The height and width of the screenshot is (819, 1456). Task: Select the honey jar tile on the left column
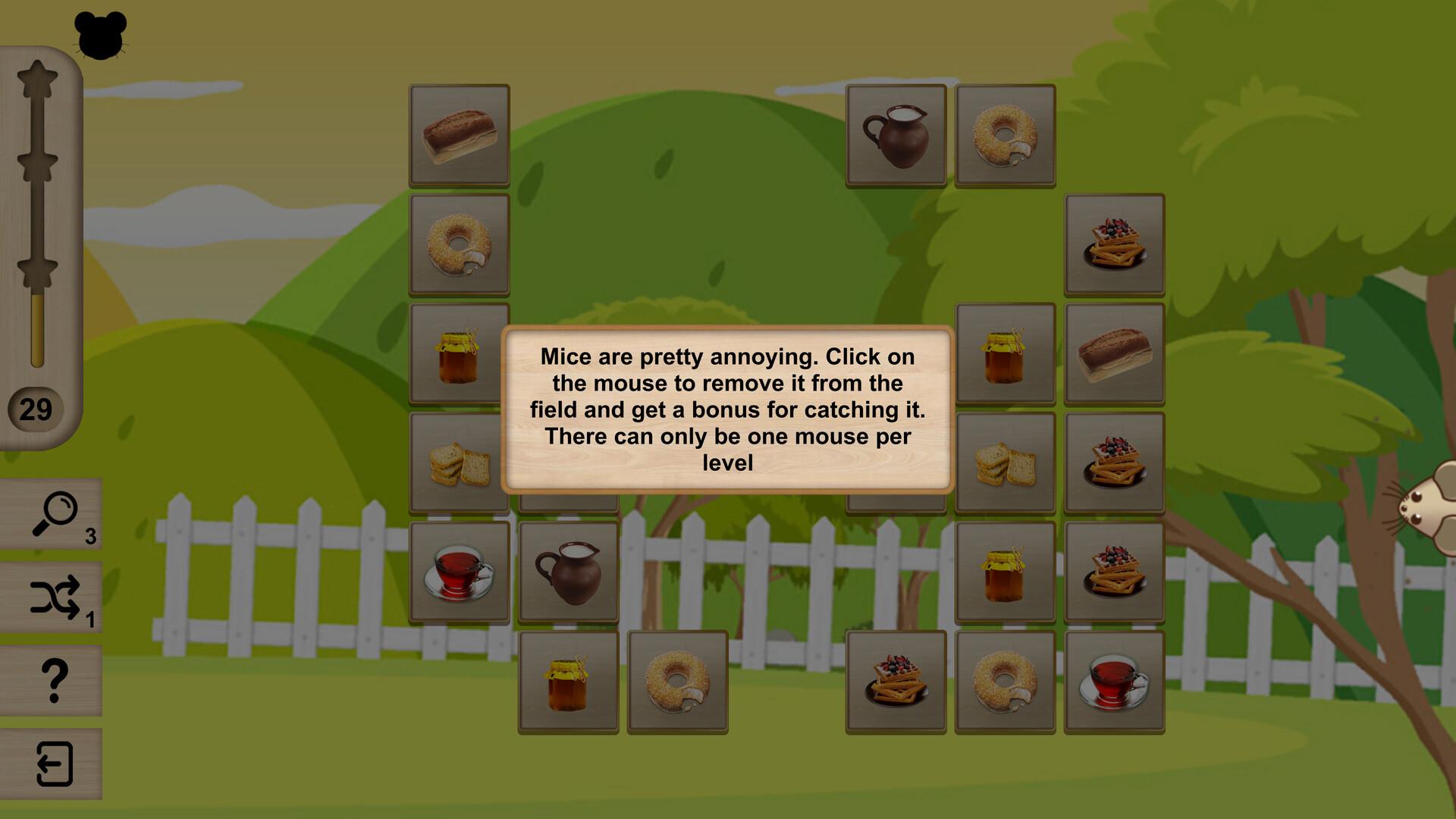[x=458, y=353]
